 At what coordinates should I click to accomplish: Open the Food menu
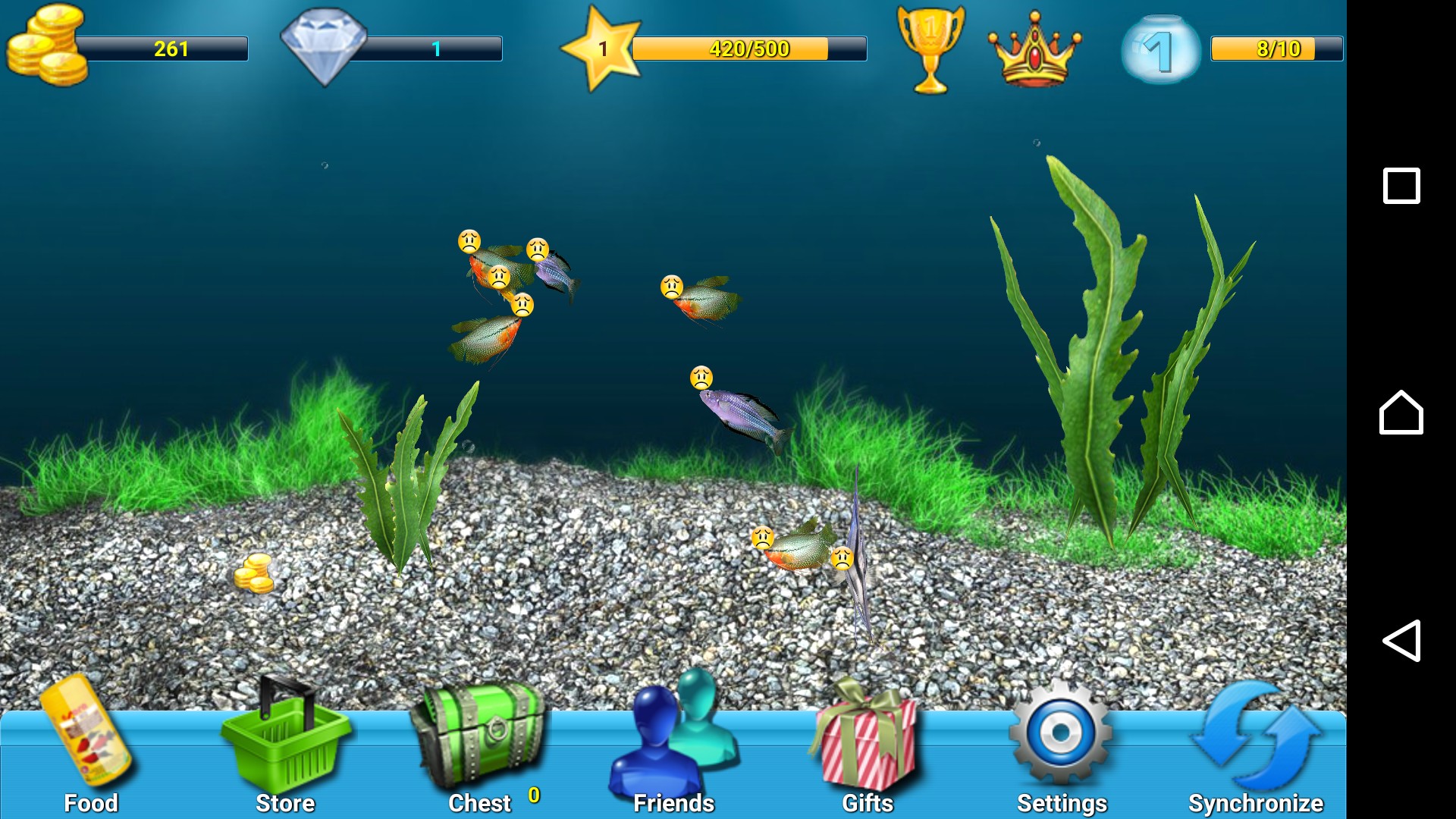coord(89,747)
